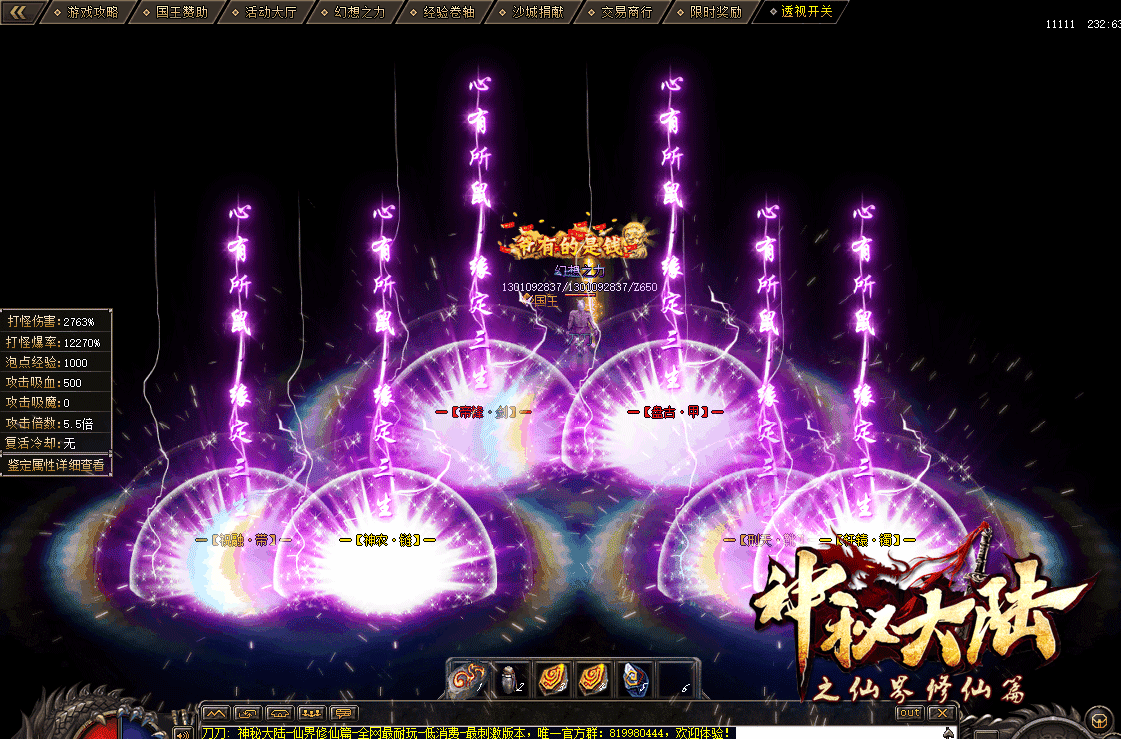The width and height of the screenshot is (1121, 739).
Task: Click 鉴定属性详细查看 to view detailed attributes
Action: click(56, 465)
